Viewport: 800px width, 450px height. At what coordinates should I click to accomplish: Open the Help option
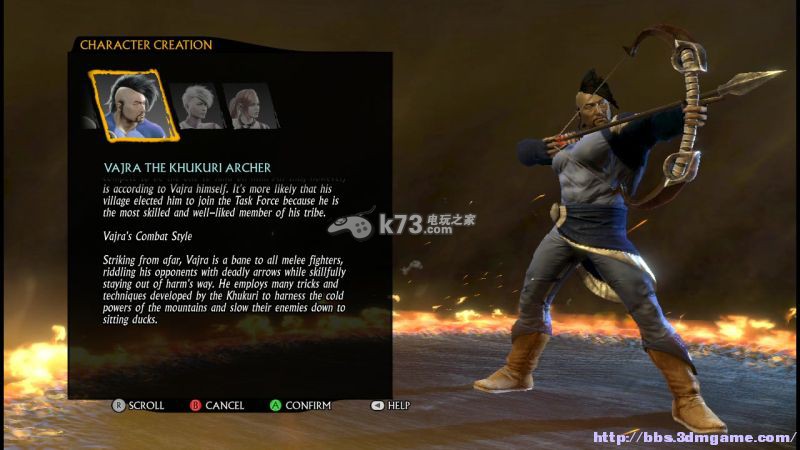click(391, 405)
